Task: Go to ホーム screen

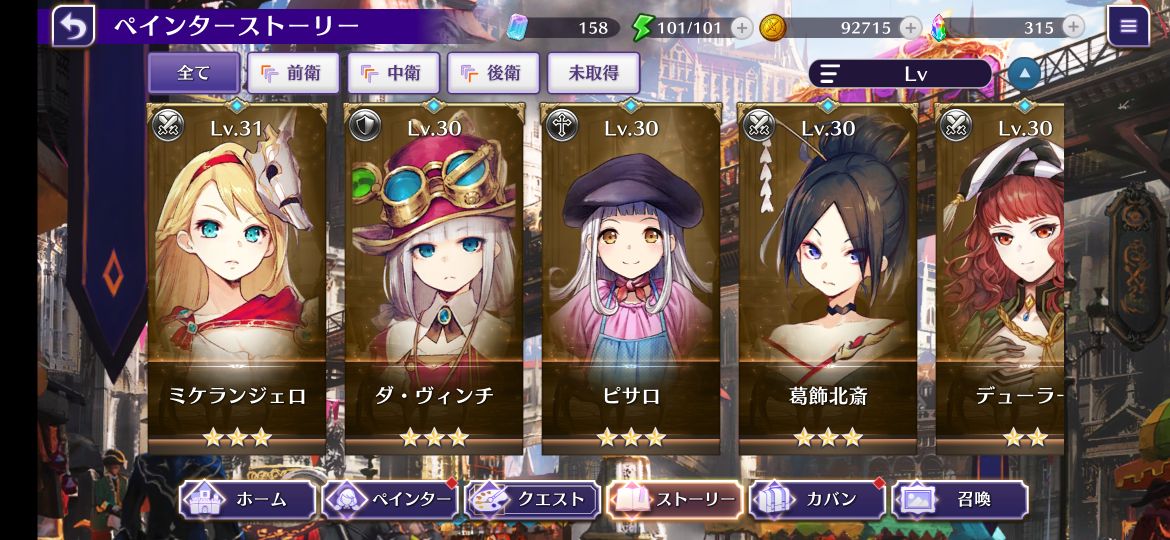Action: (247, 499)
